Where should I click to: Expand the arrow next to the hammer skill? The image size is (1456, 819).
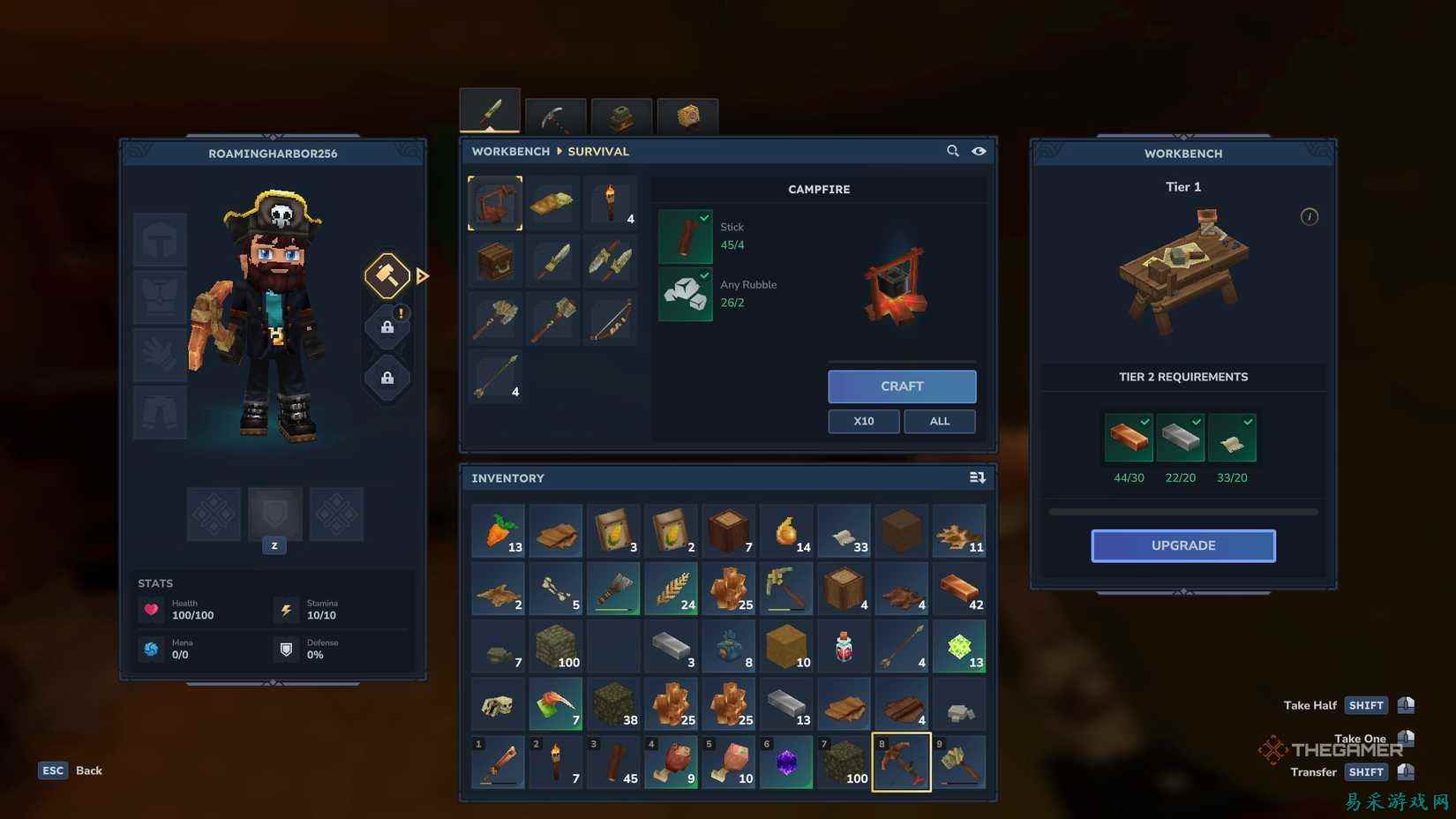coord(423,276)
